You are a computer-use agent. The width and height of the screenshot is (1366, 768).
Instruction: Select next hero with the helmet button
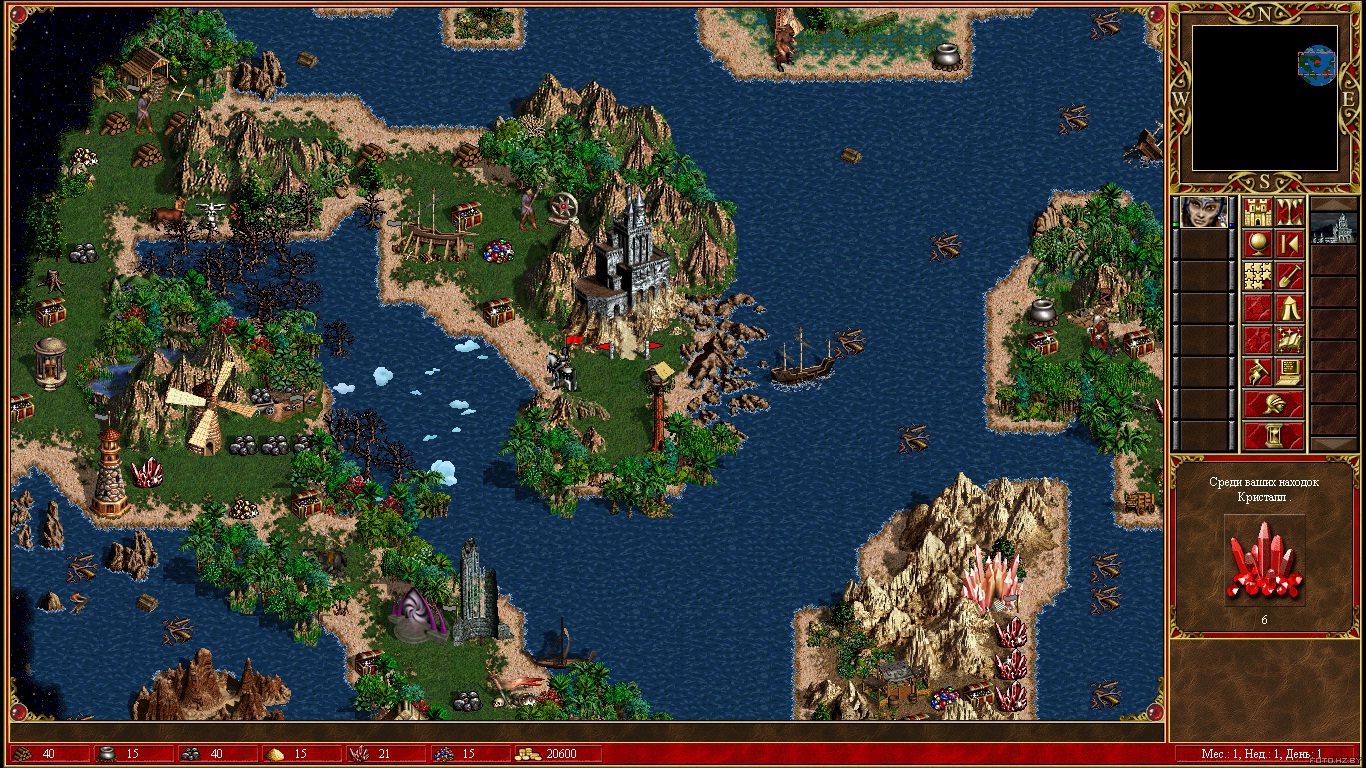(x=1274, y=404)
